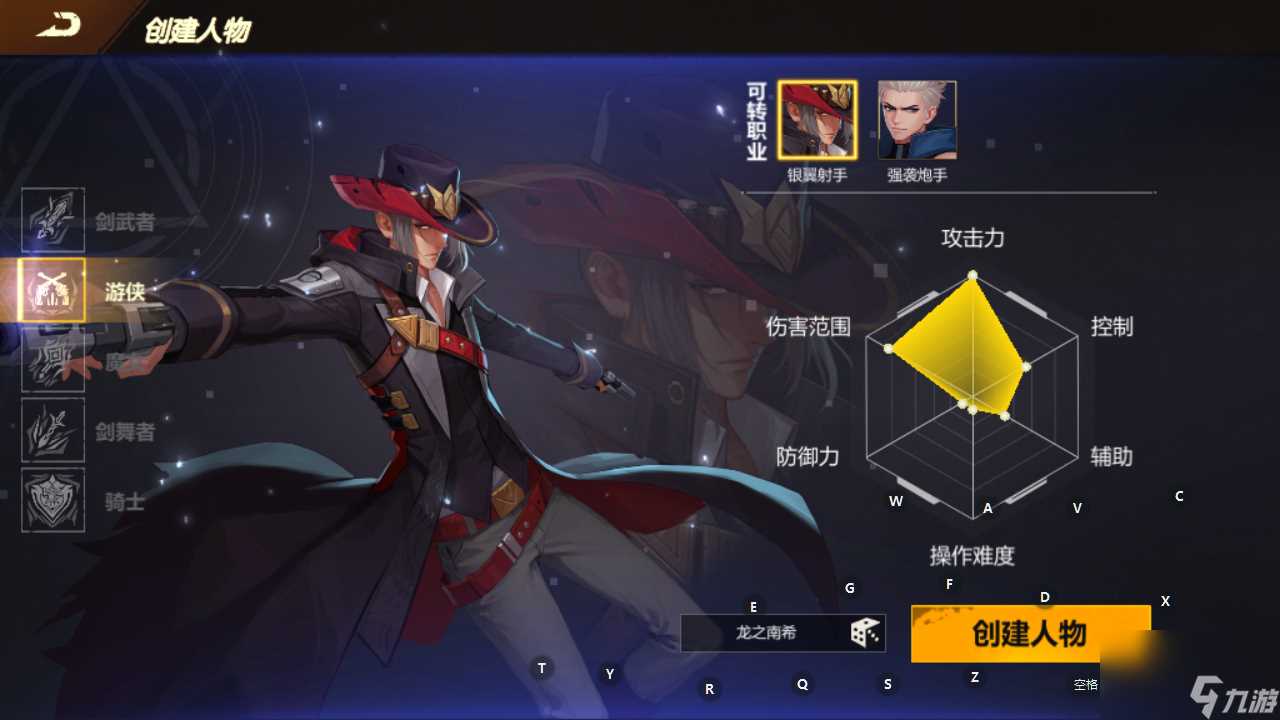Select the 强袭炮手 name text

click(915, 173)
